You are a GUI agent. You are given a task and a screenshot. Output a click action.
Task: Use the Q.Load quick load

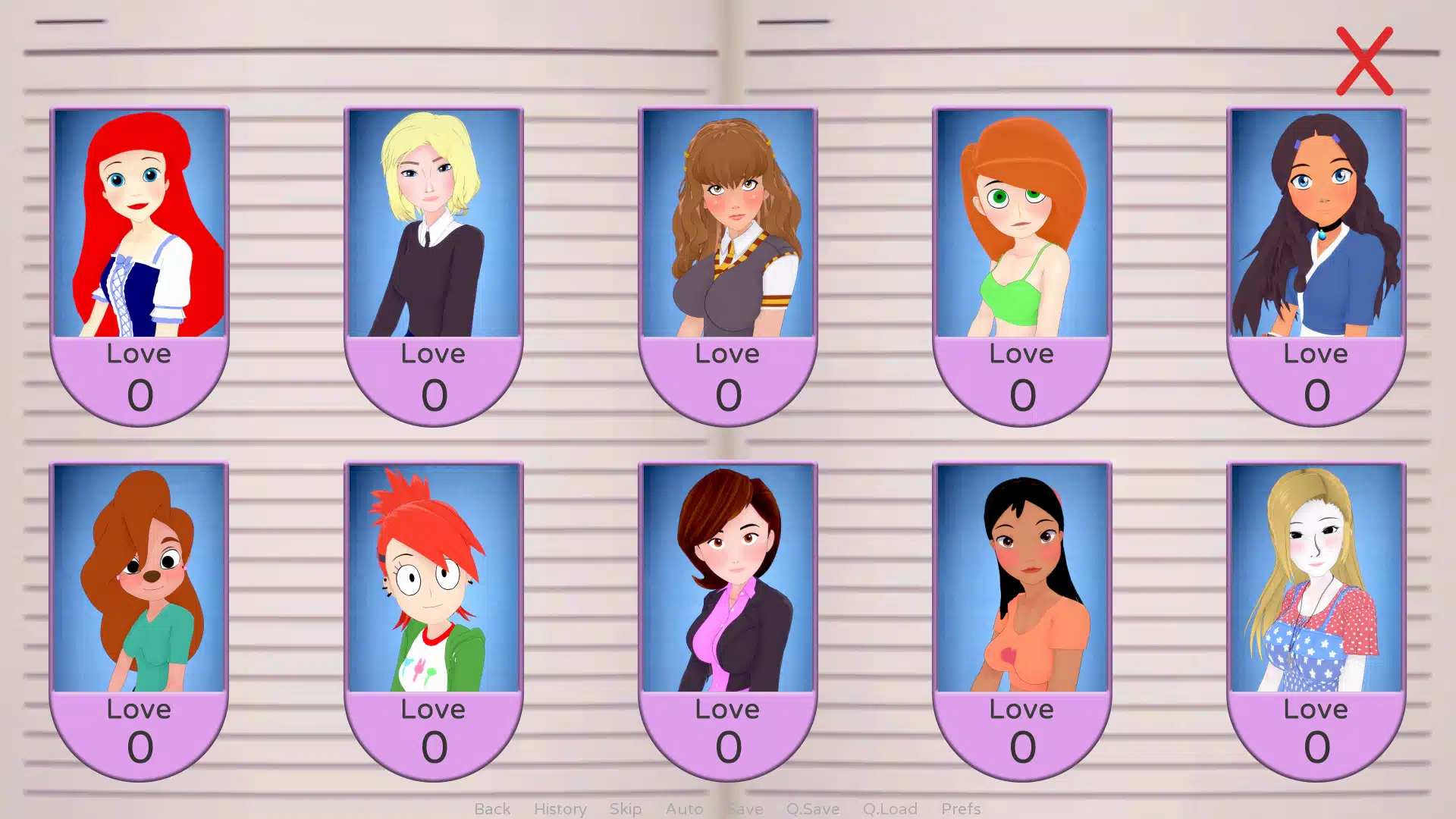890,808
